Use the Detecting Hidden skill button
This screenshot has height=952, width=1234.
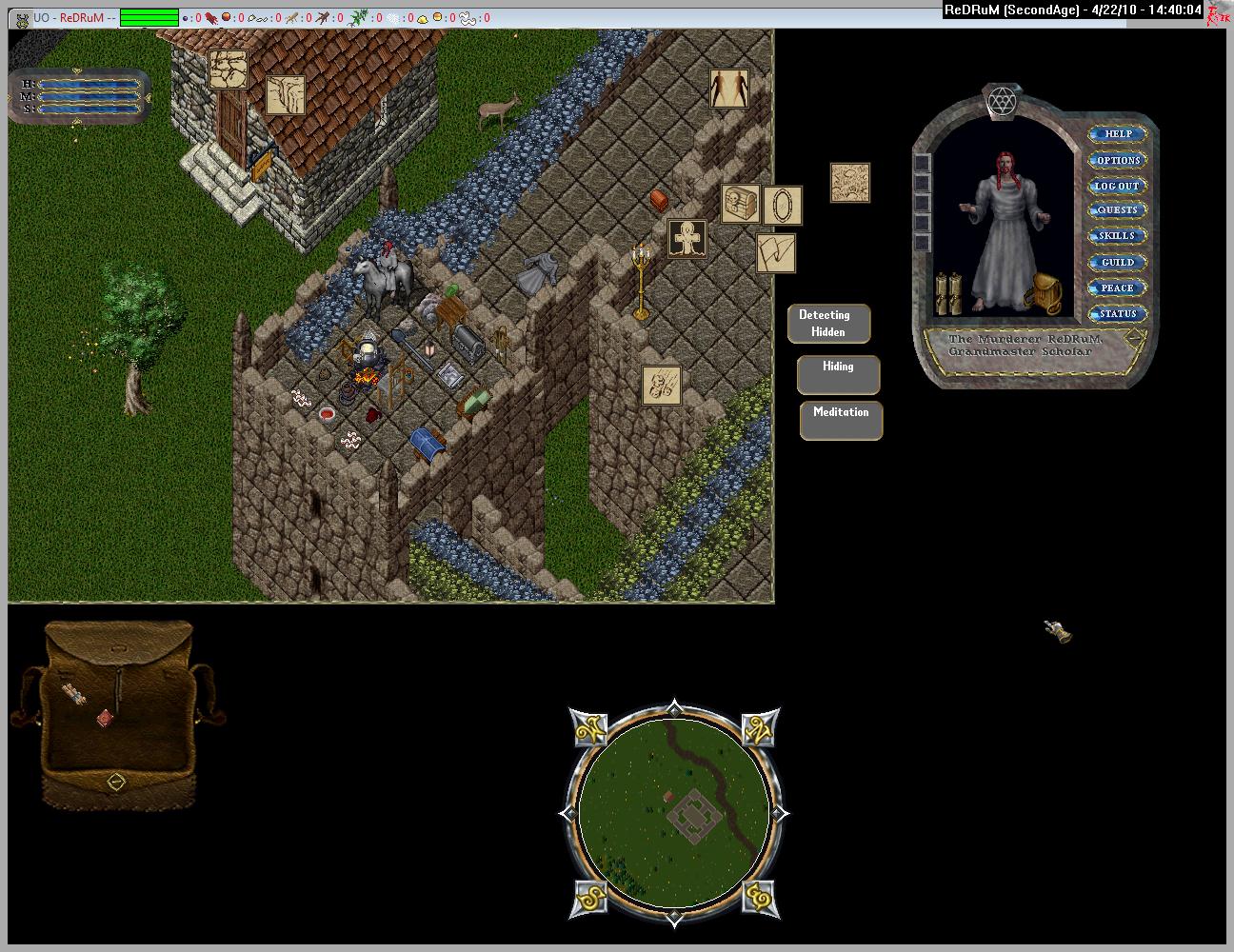tap(829, 324)
